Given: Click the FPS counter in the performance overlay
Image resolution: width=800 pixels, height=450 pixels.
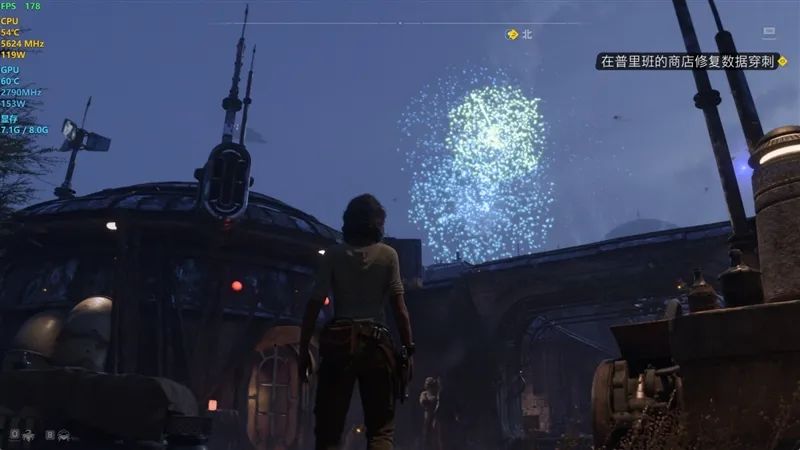Looking at the screenshot, I should (22, 7).
